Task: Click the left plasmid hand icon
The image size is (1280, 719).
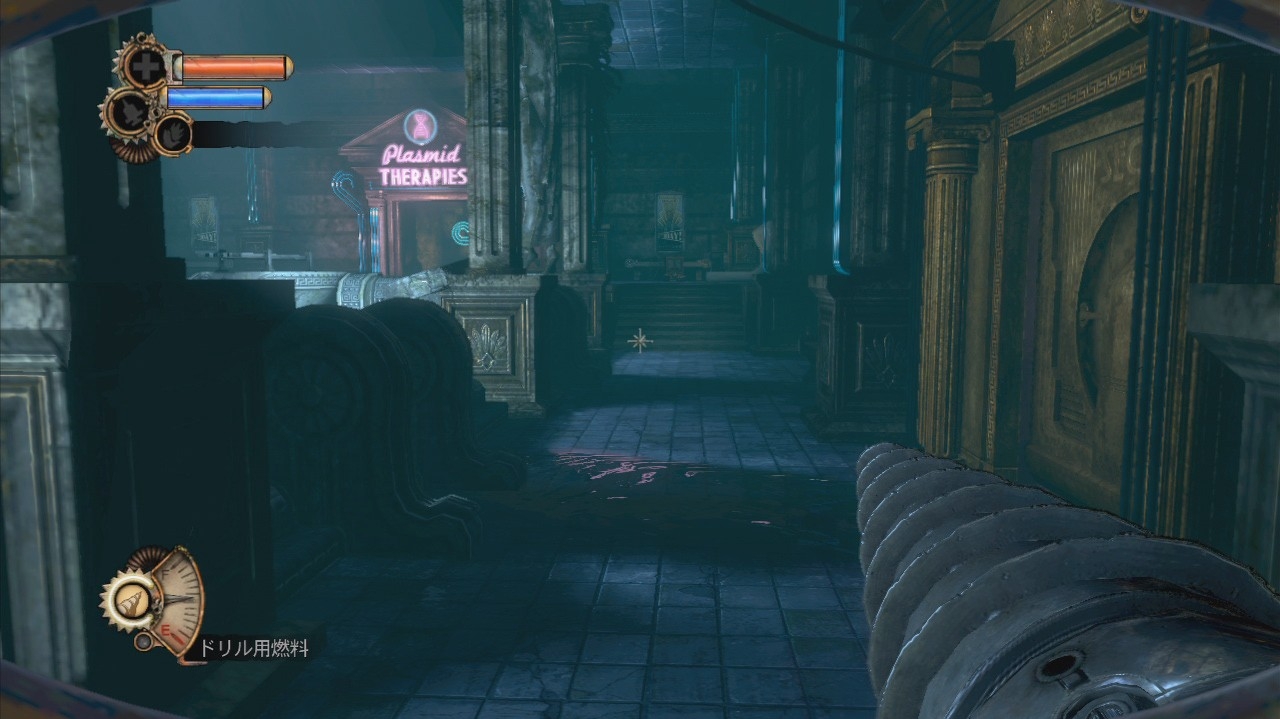Action: (127, 109)
